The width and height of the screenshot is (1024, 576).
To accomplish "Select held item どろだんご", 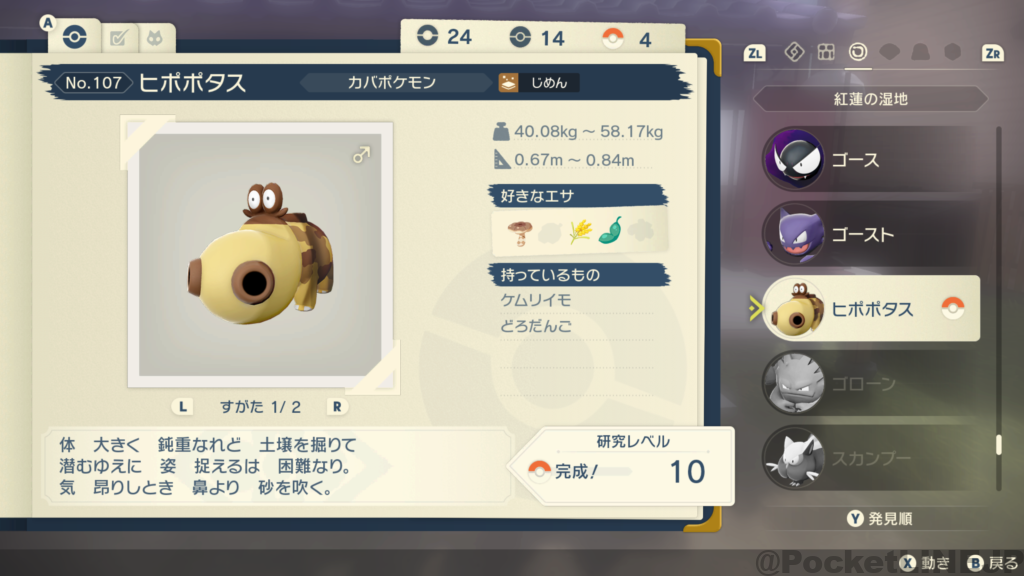I will (536, 327).
